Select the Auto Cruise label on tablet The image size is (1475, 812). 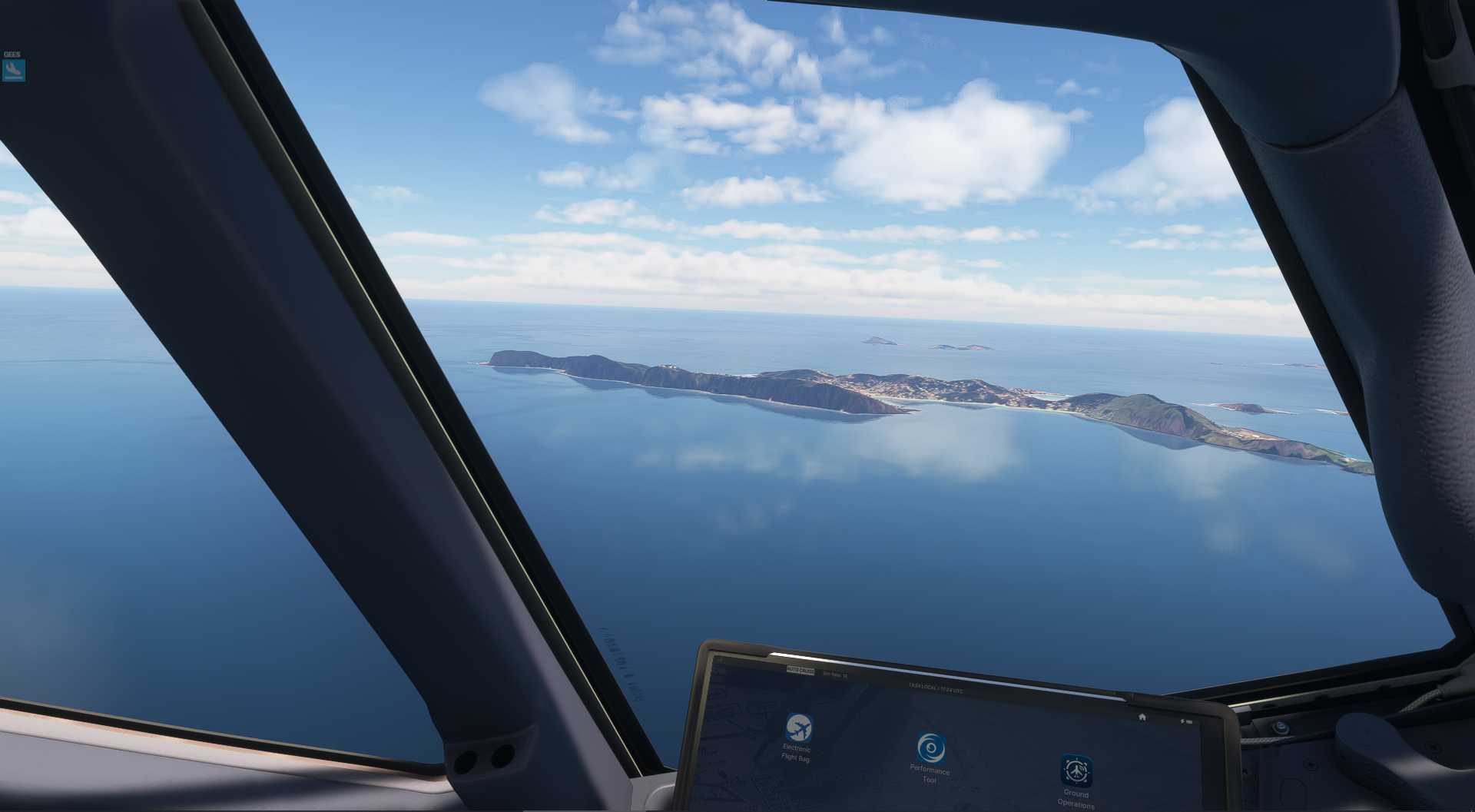coord(800,671)
